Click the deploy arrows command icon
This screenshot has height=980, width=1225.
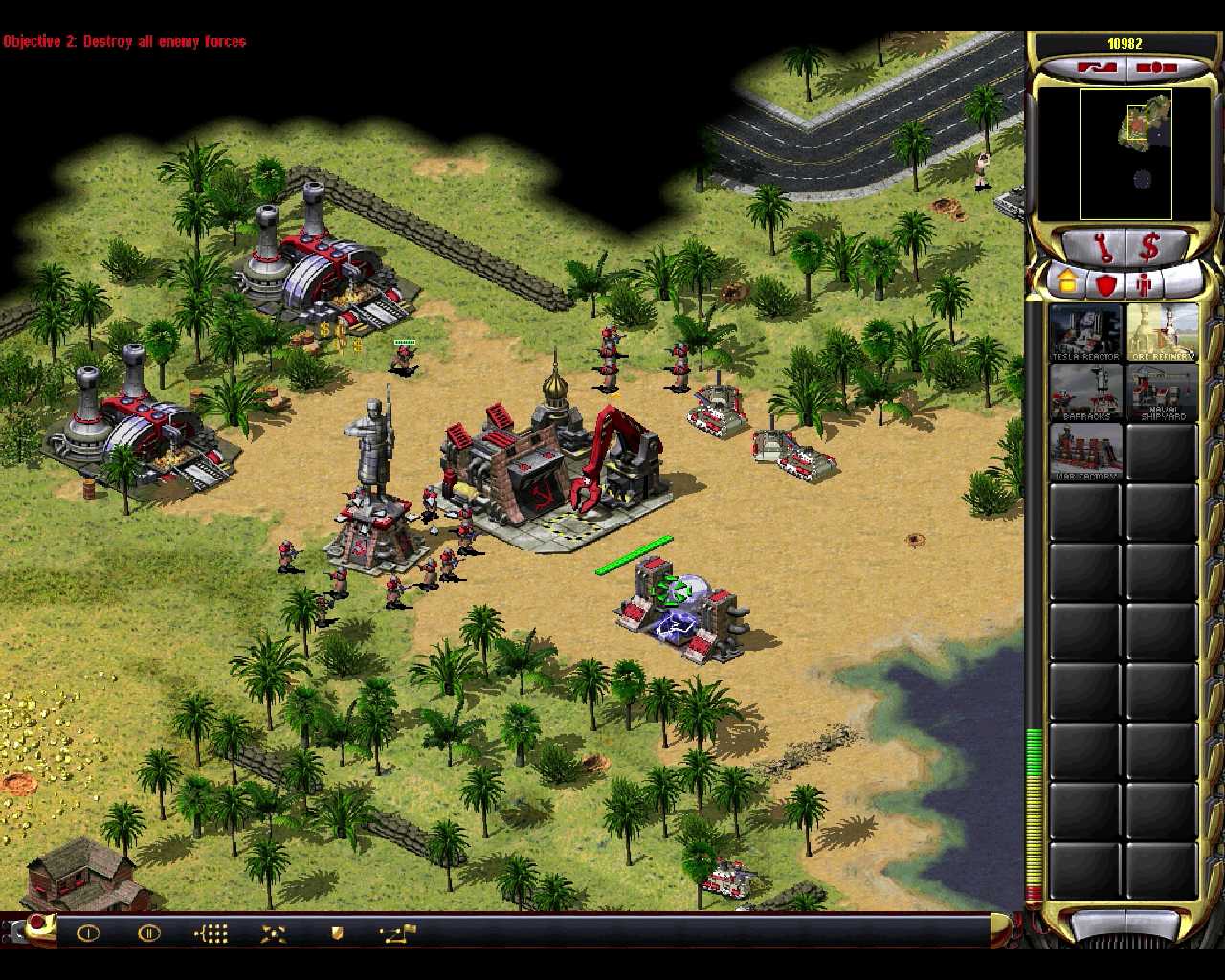pos(274,933)
